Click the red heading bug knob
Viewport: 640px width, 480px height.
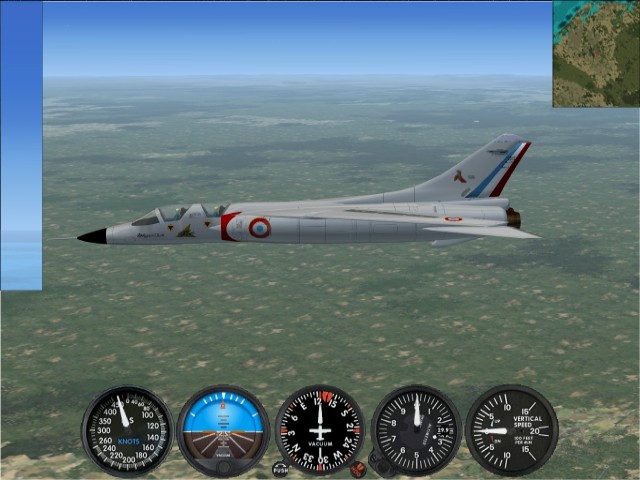point(358,468)
